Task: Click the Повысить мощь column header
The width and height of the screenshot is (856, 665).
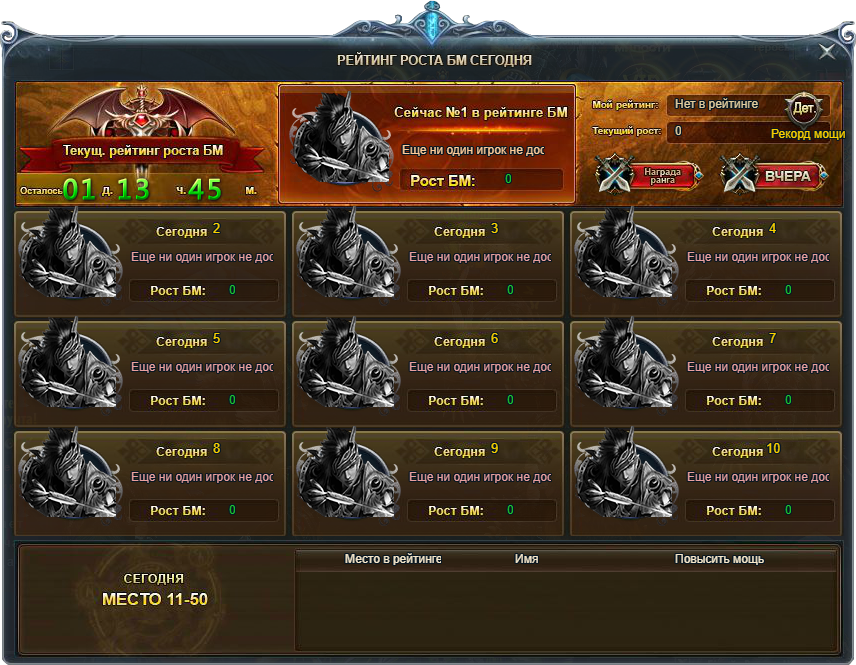Action: tap(719, 559)
